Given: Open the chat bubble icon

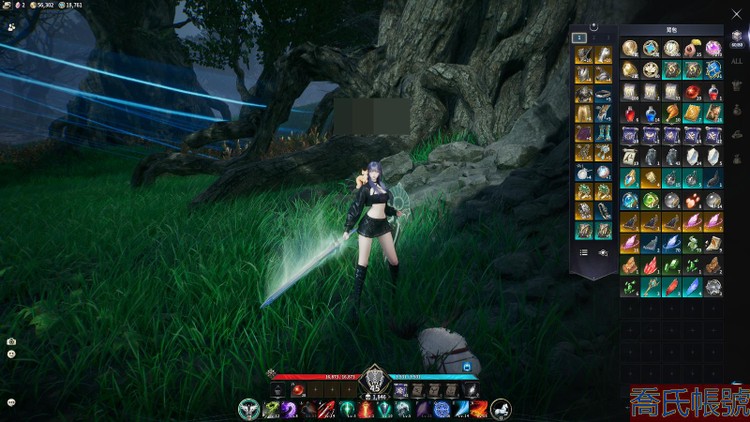Looking at the screenshot, I should [x=11, y=401].
